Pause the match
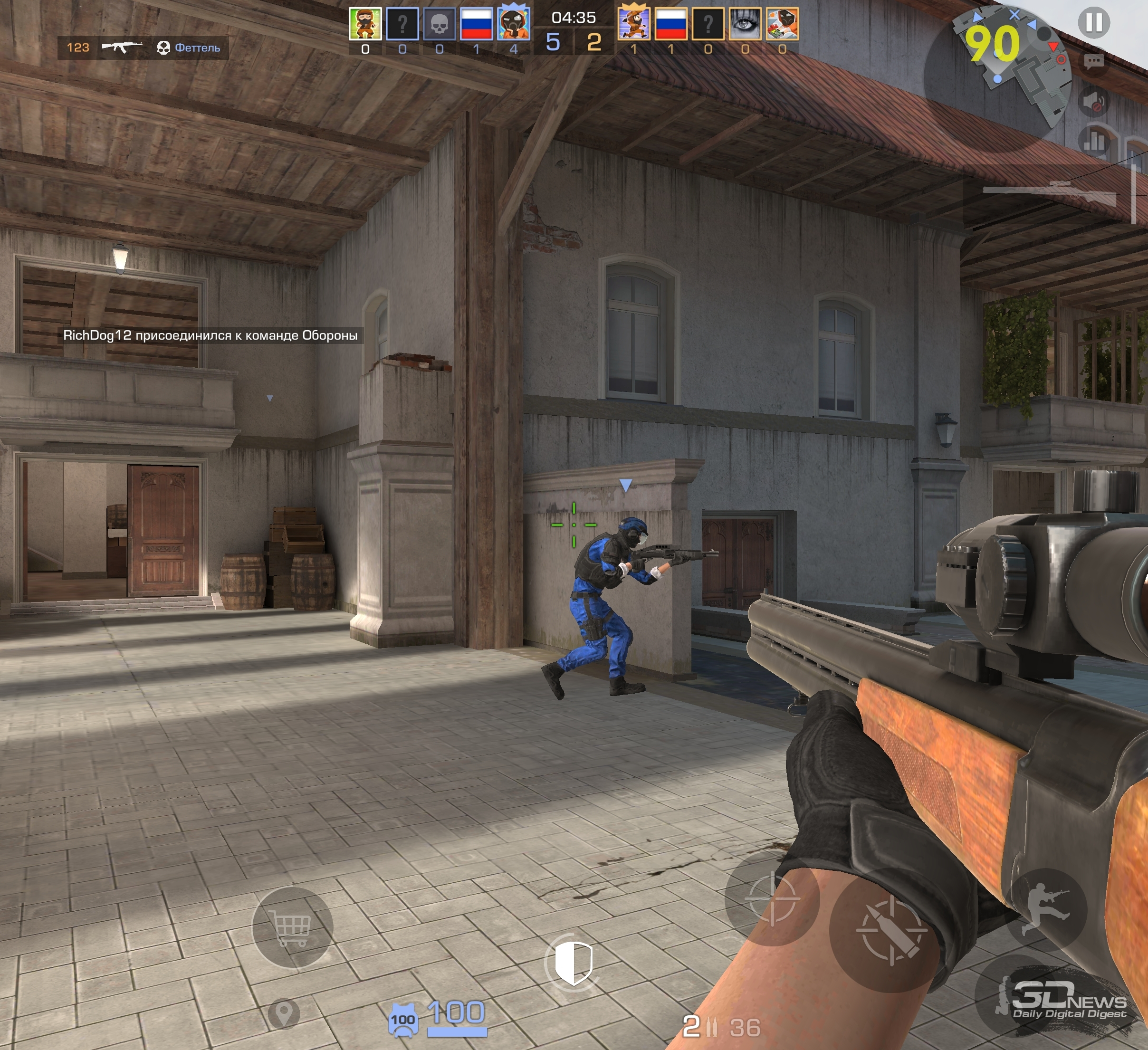This screenshot has width=1148, height=1050. pos(1093,23)
